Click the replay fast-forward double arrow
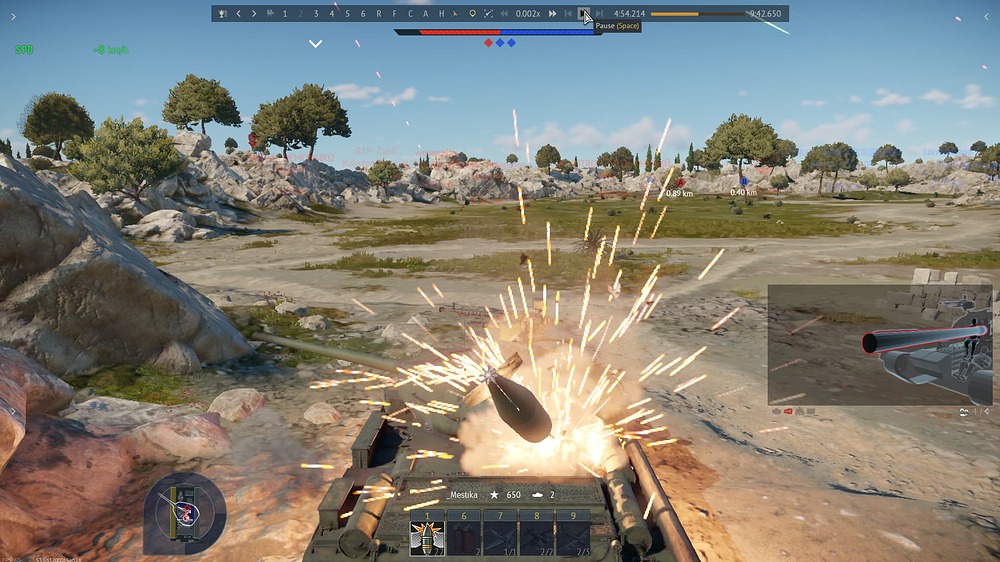Screen dimensions: 1000x562 pyautogui.click(x=552, y=14)
